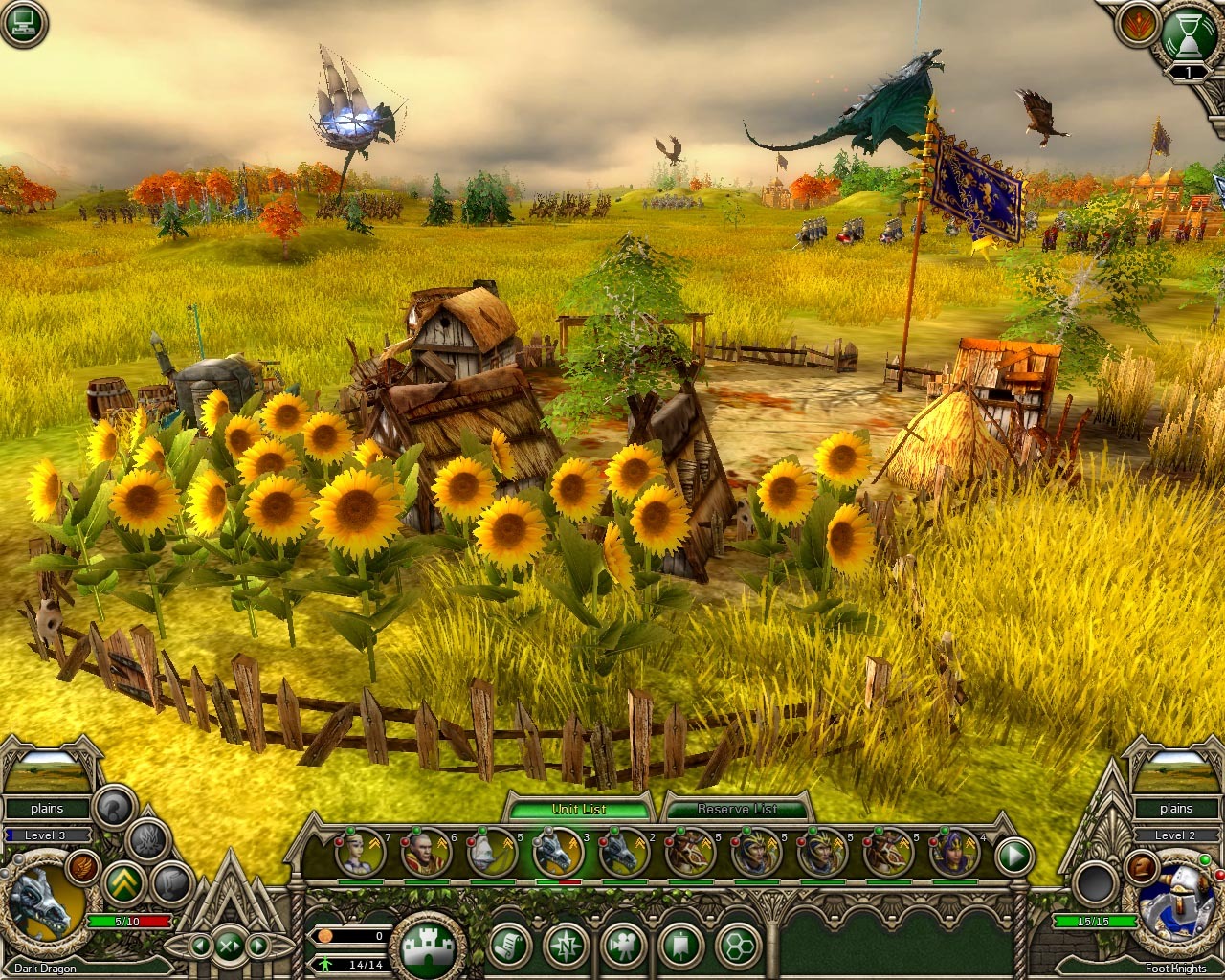The image size is (1225, 980).
Task: Choose the highlighted dark dragon portrait in unit list
Action: click(x=558, y=851)
